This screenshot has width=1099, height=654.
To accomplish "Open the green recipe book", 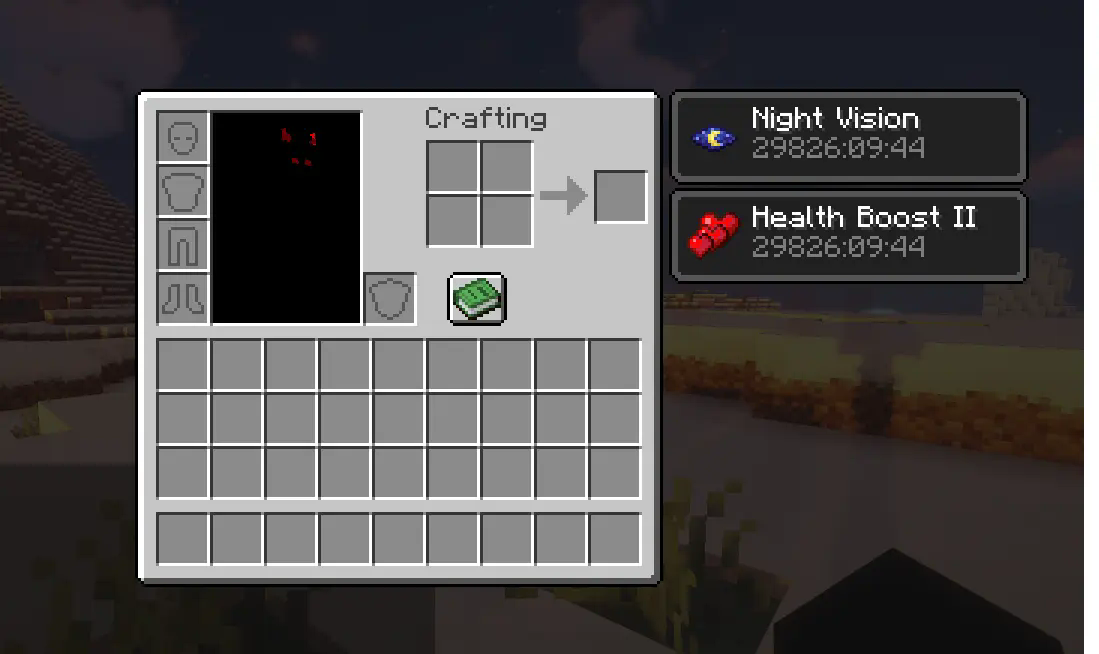I will click(476, 298).
